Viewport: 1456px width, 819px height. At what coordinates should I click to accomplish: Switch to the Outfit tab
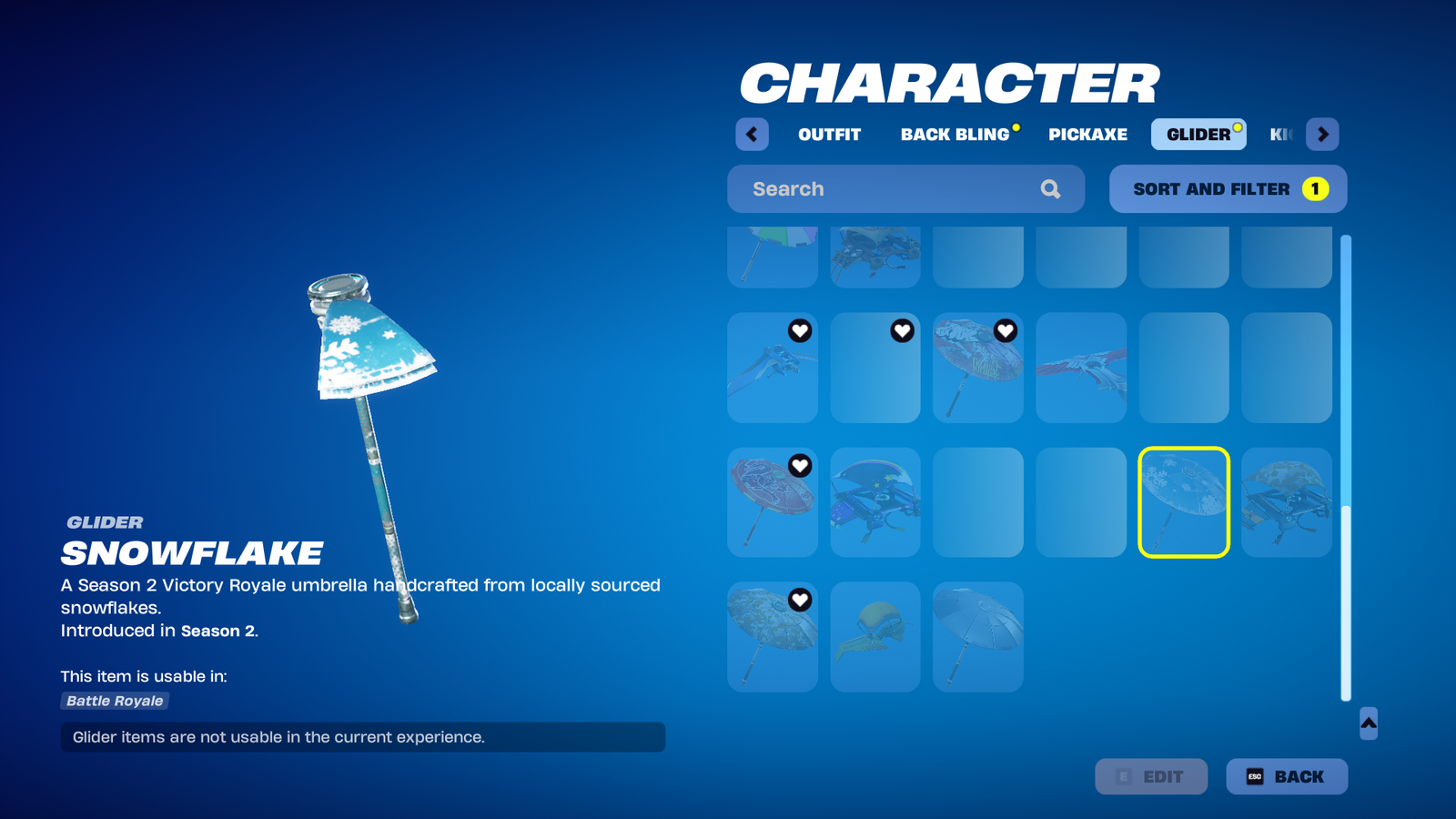click(x=829, y=135)
